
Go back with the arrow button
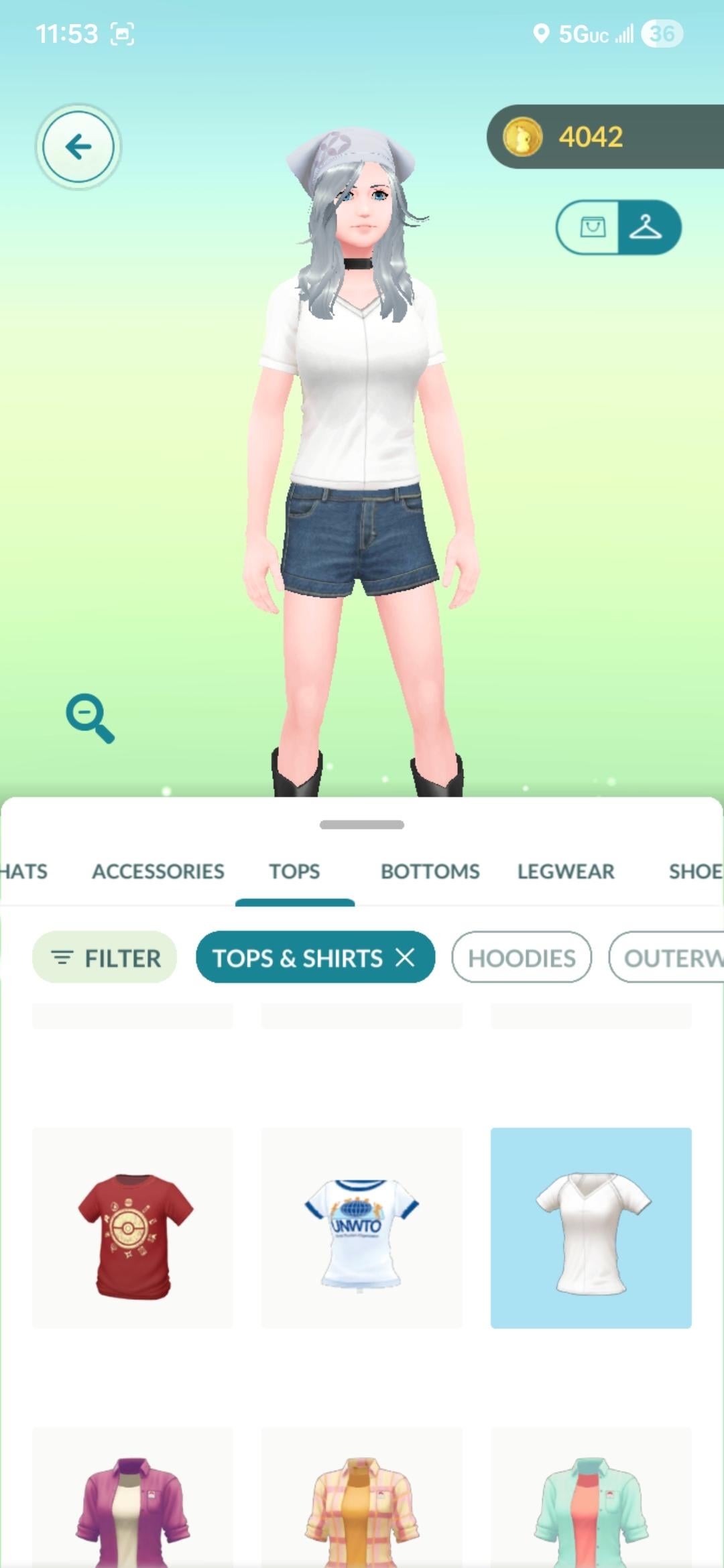[78, 147]
